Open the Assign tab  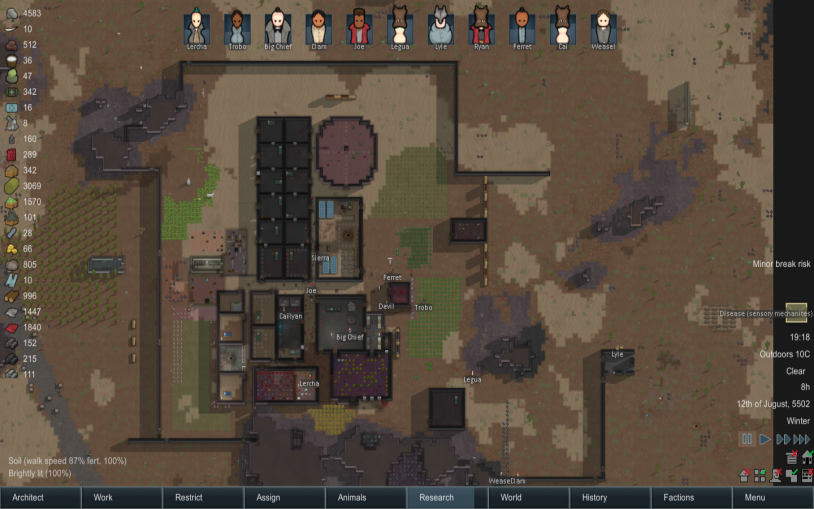285,497
